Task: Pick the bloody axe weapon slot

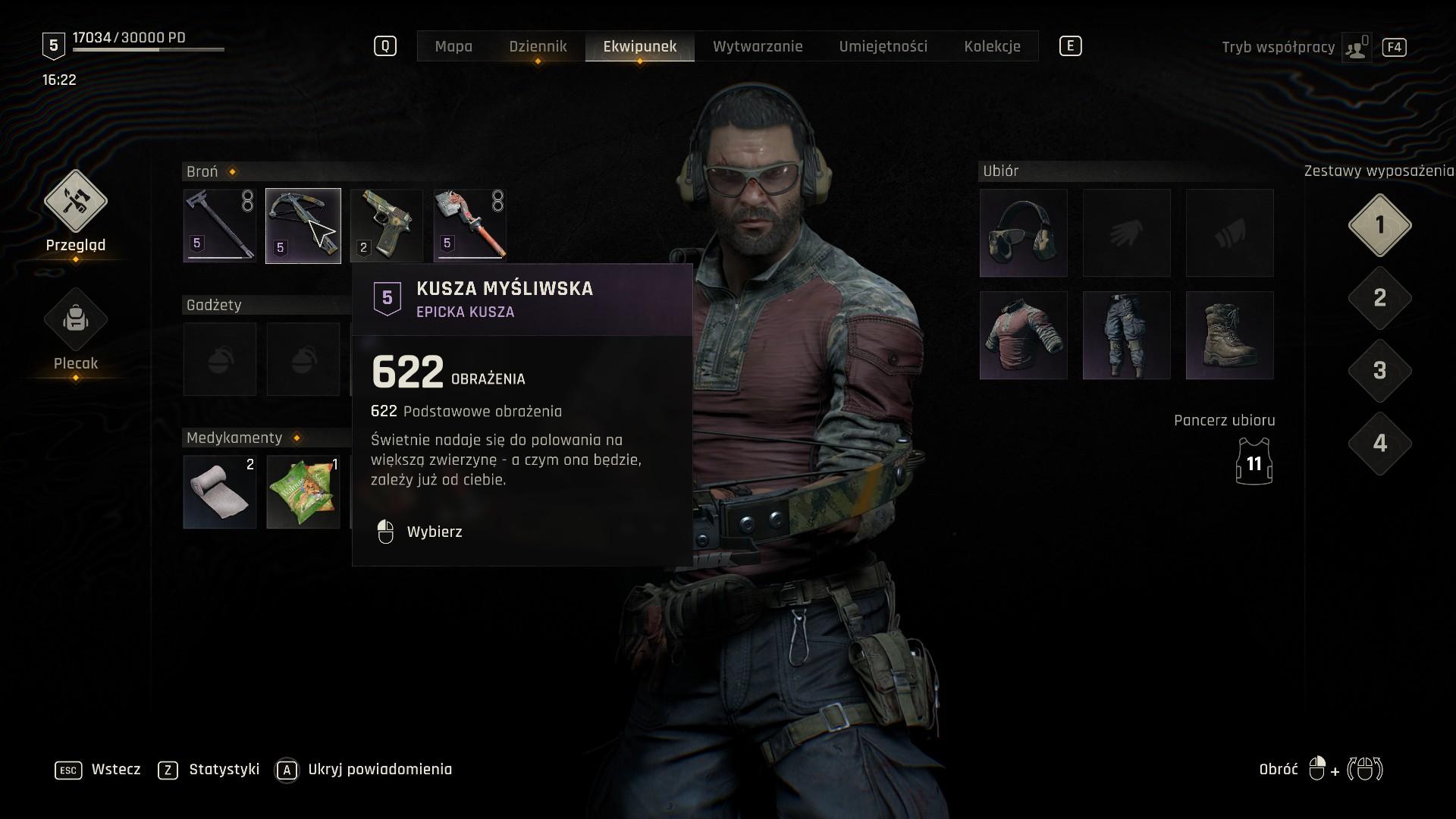Action: 470,225
